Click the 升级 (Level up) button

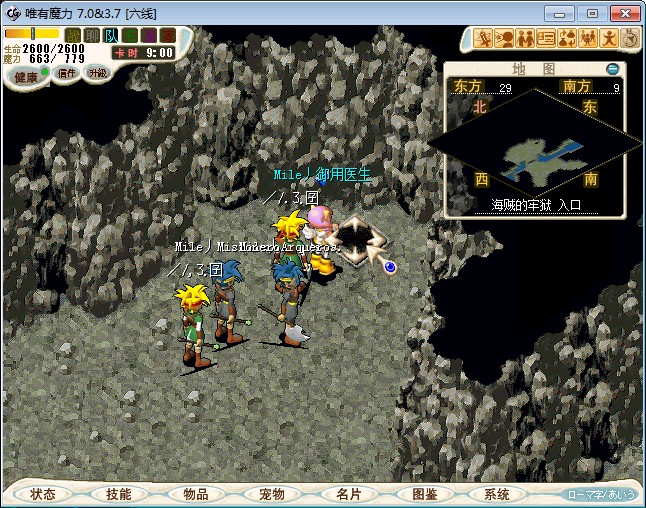pyautogui.click(x=98, y=73)
